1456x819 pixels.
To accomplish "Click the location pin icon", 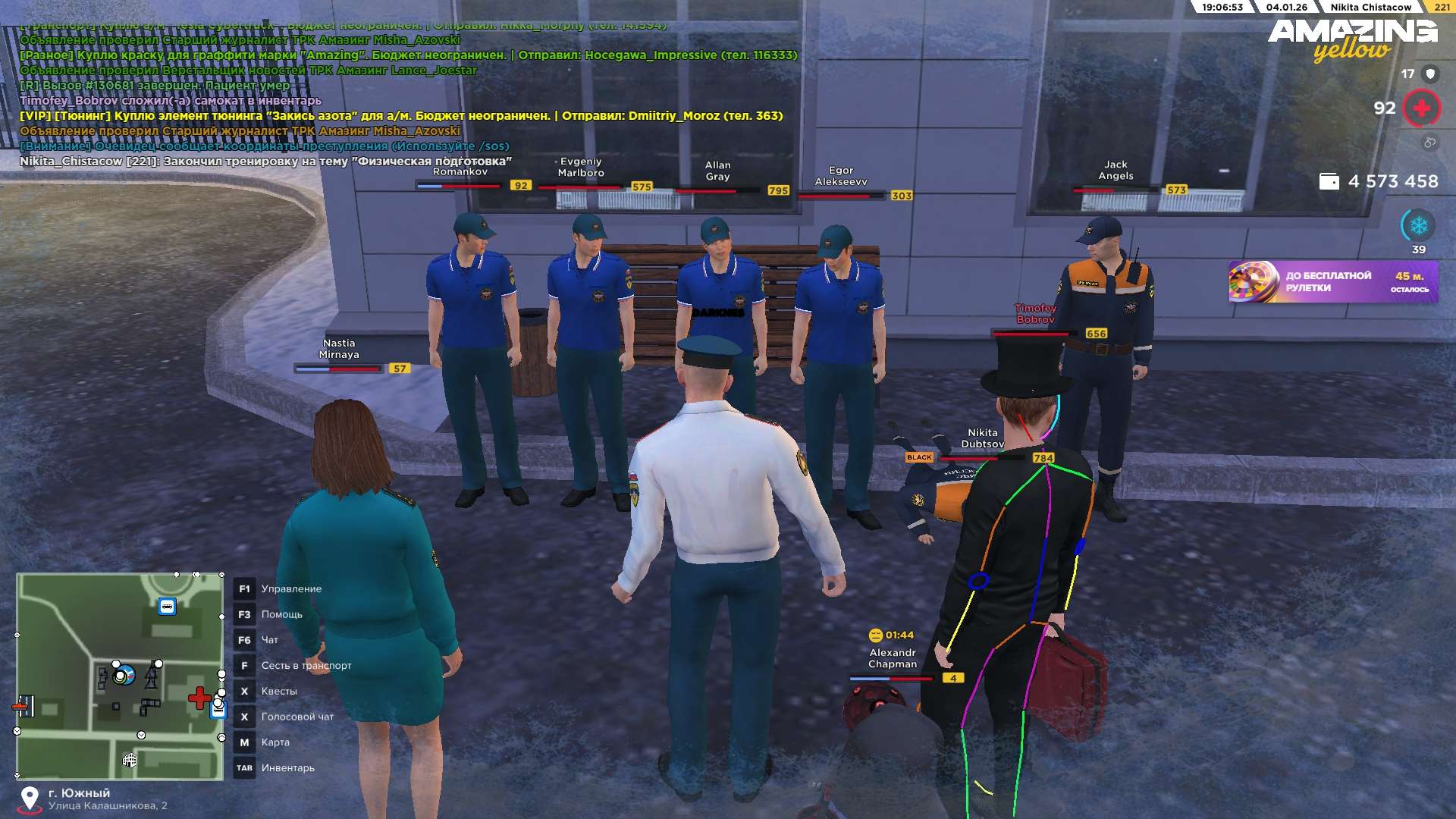I will pos(30,799).
